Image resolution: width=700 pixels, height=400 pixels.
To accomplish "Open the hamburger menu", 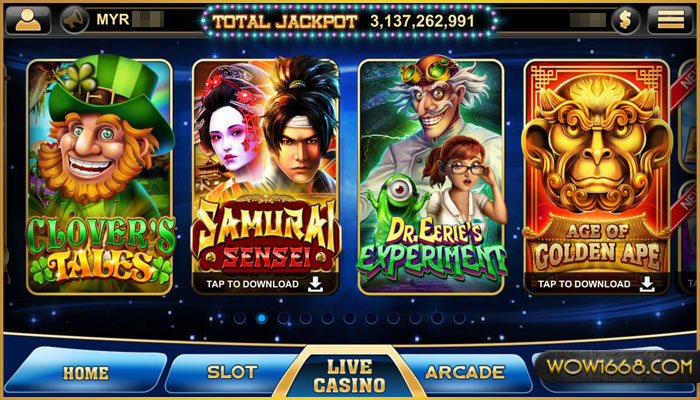I will (672, 19).
